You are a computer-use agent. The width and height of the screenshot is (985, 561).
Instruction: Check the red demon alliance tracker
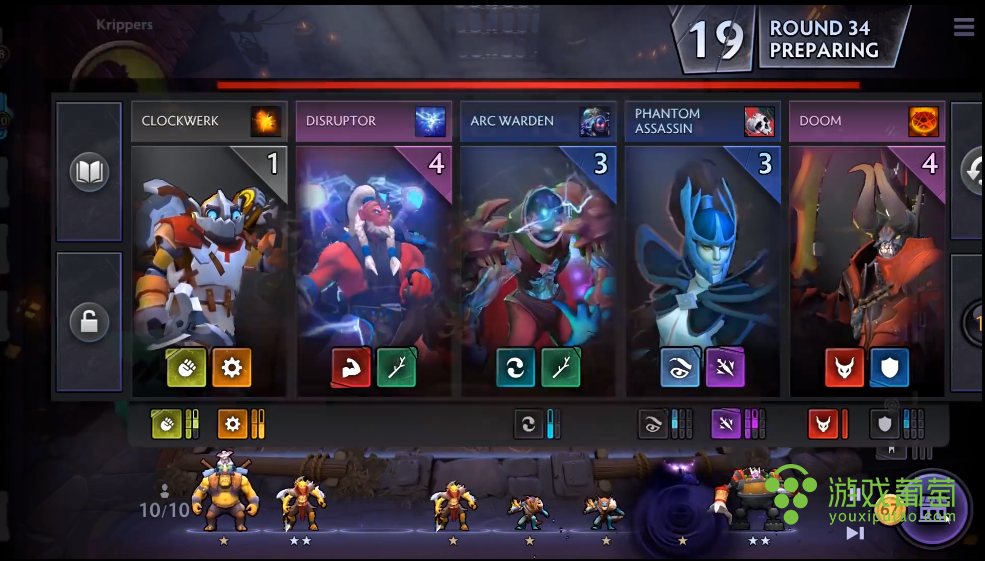click(822, 425)
